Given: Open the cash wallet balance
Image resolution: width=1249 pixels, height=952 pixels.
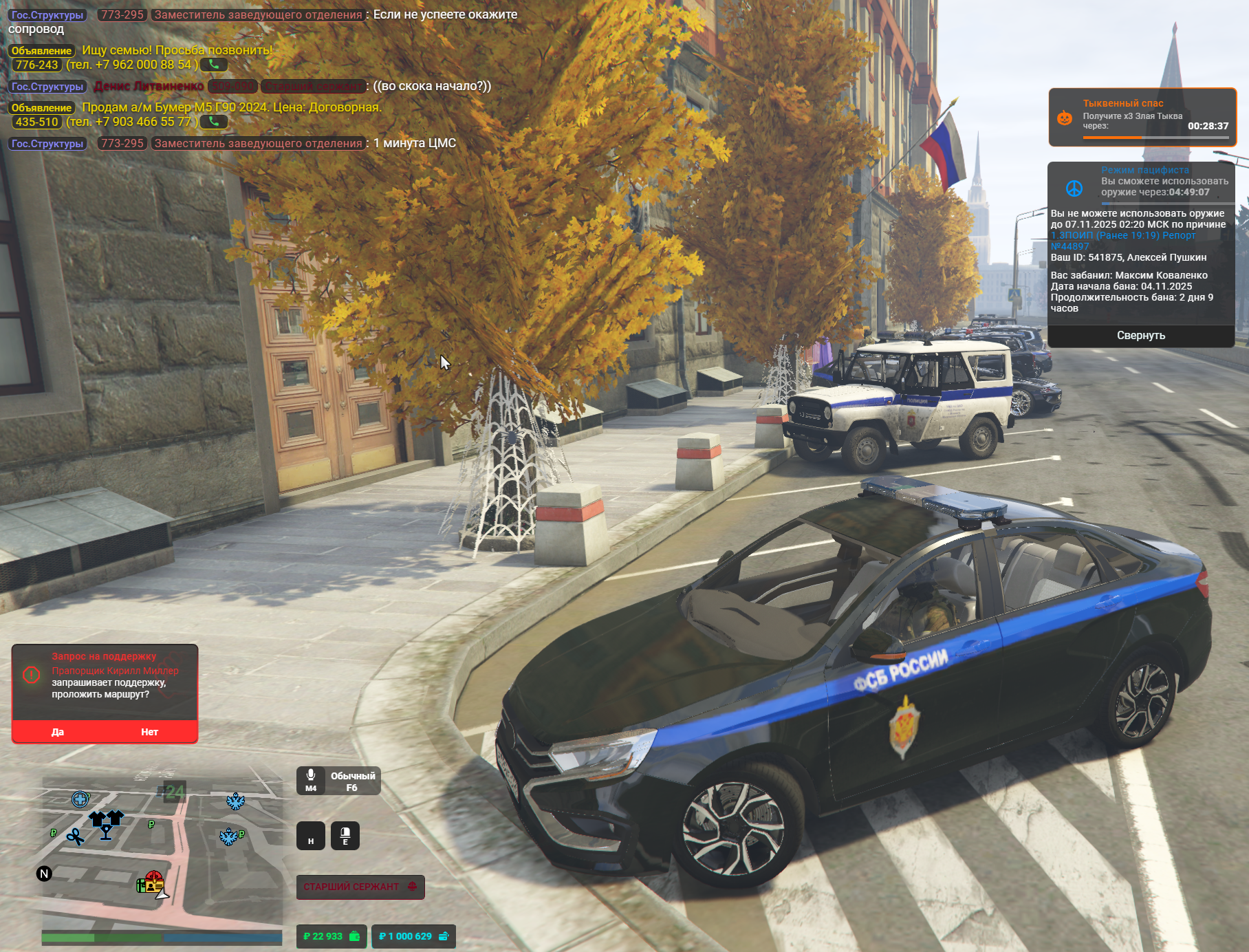Looking at the screenshot, I should click(332, 936).
